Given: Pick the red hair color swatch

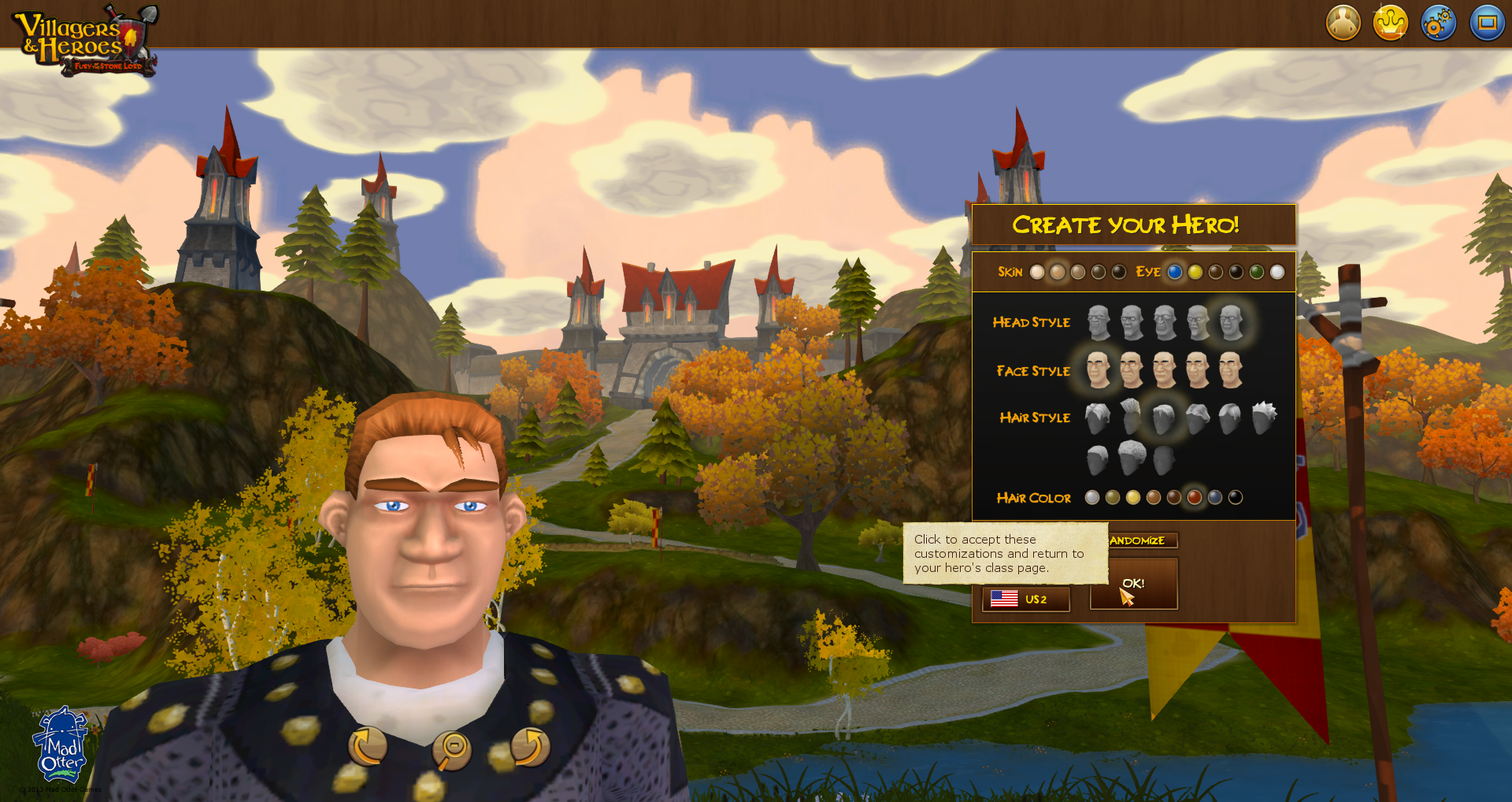Looking at the screenshot, I should click(x=1195, y=497).
